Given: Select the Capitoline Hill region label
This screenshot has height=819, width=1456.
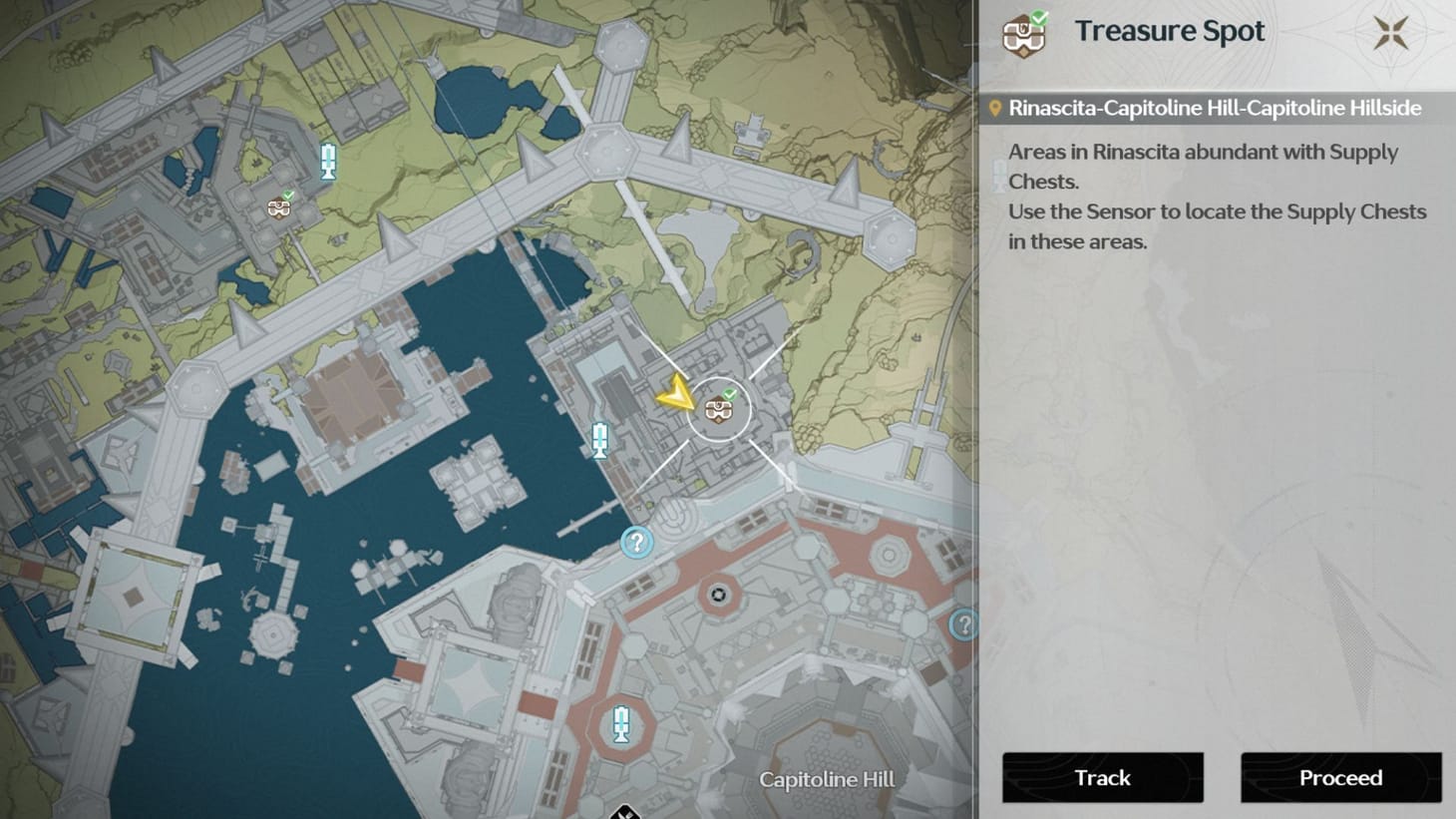Looking at the screenshot, I should click(x=827, y=780).
